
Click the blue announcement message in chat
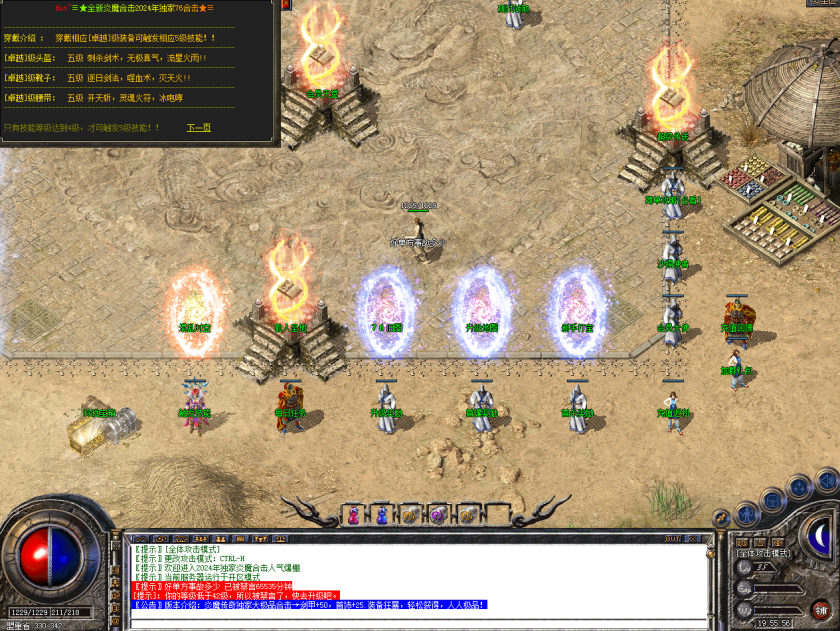pyautogui.click(x=310, y=605)
